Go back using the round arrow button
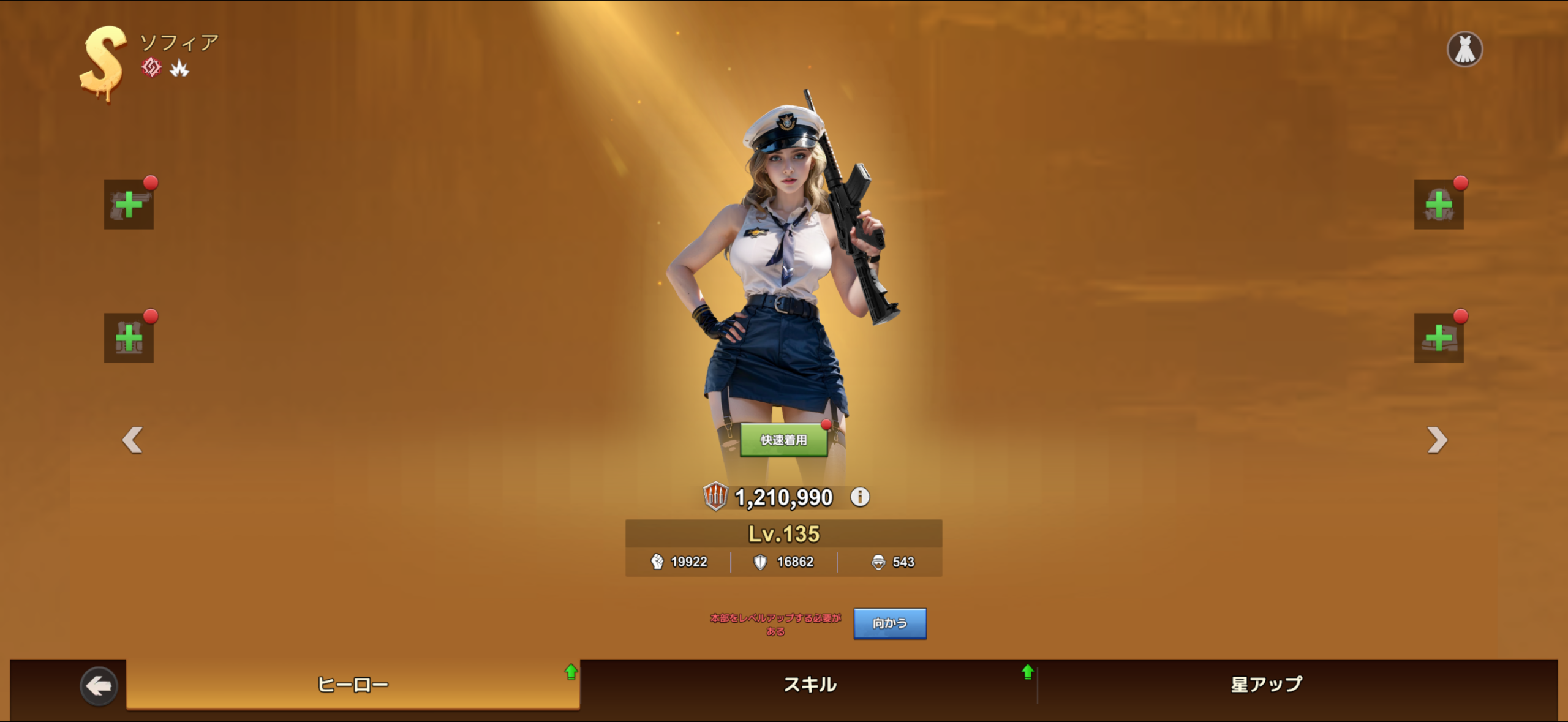This screenshot has height=722, width=1568. point(99,686)
